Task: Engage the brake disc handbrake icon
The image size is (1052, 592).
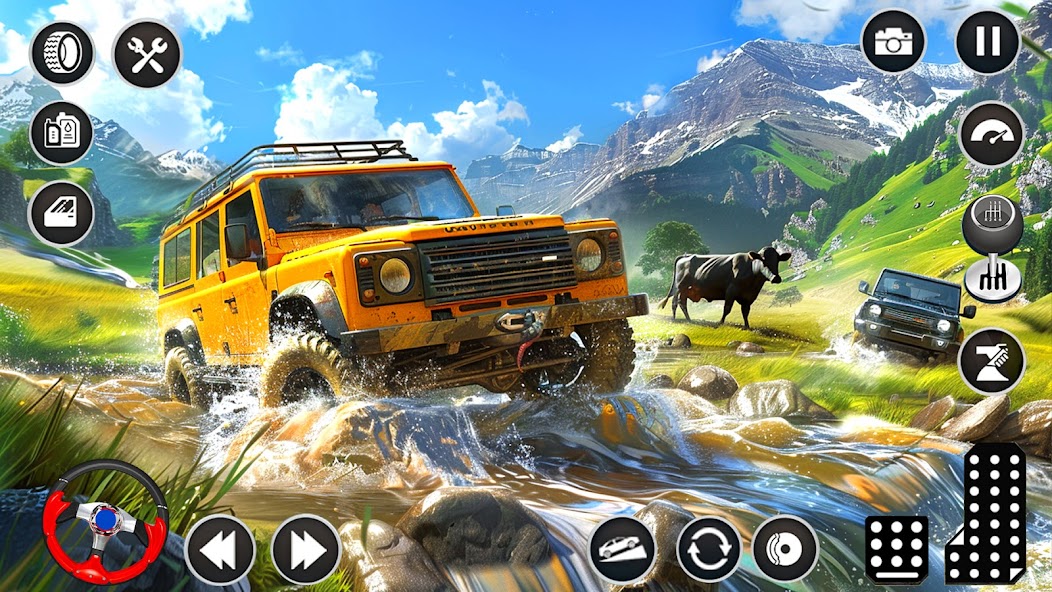Action: (785, 549)
